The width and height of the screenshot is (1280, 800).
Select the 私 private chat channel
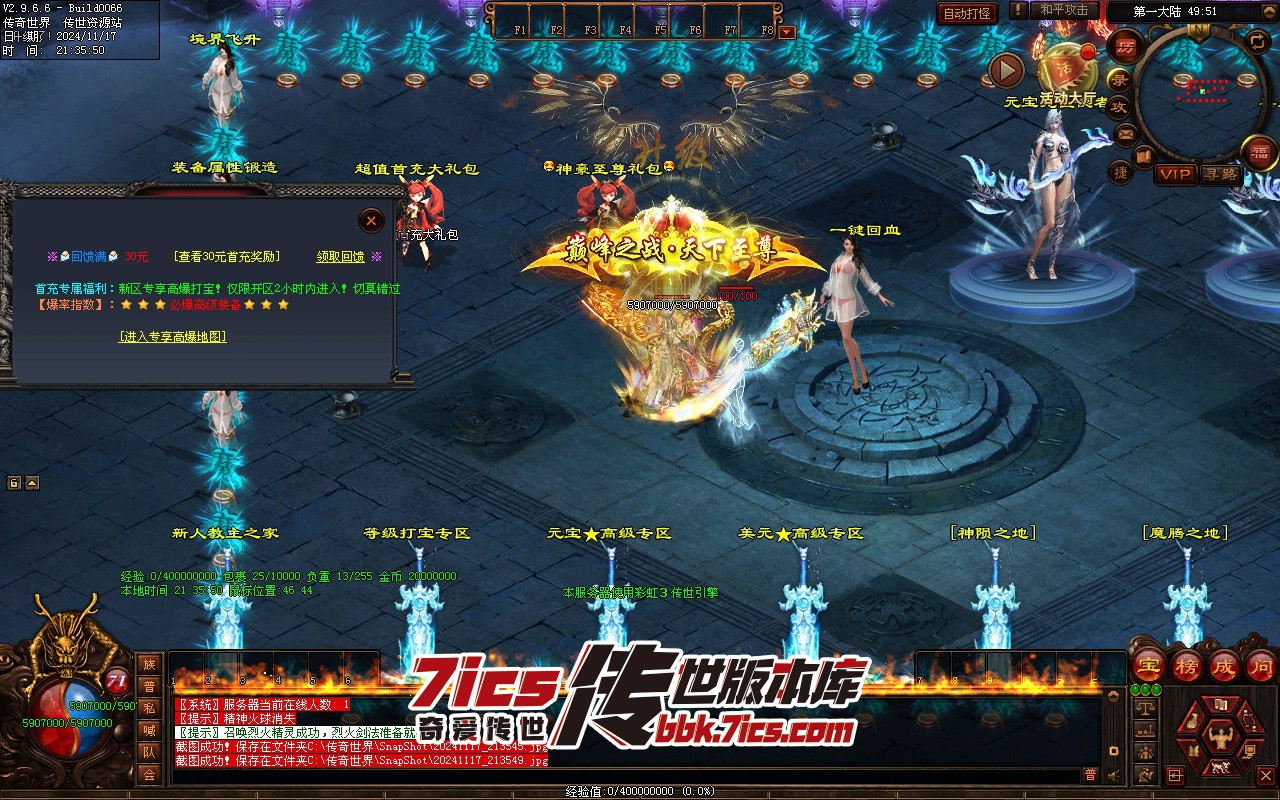149,709
